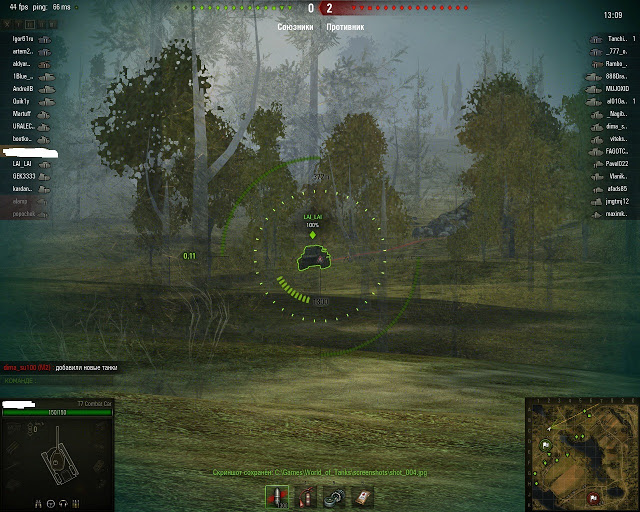This screenshot has width=640, height=512.
Task: Select the white flag base marker on minimap
Action: [x=547, y=444]
